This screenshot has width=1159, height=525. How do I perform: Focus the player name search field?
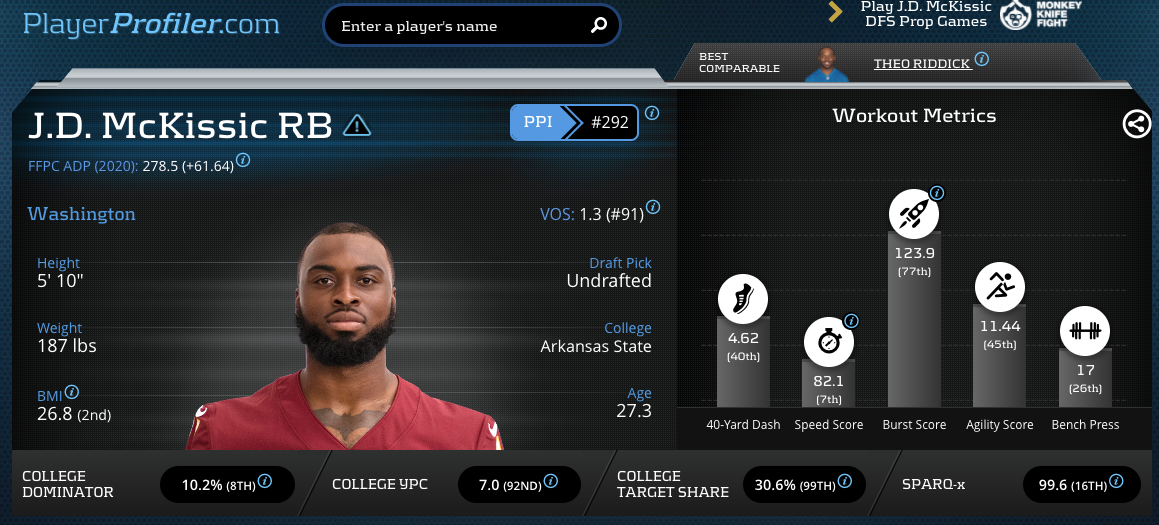point(460,26)
